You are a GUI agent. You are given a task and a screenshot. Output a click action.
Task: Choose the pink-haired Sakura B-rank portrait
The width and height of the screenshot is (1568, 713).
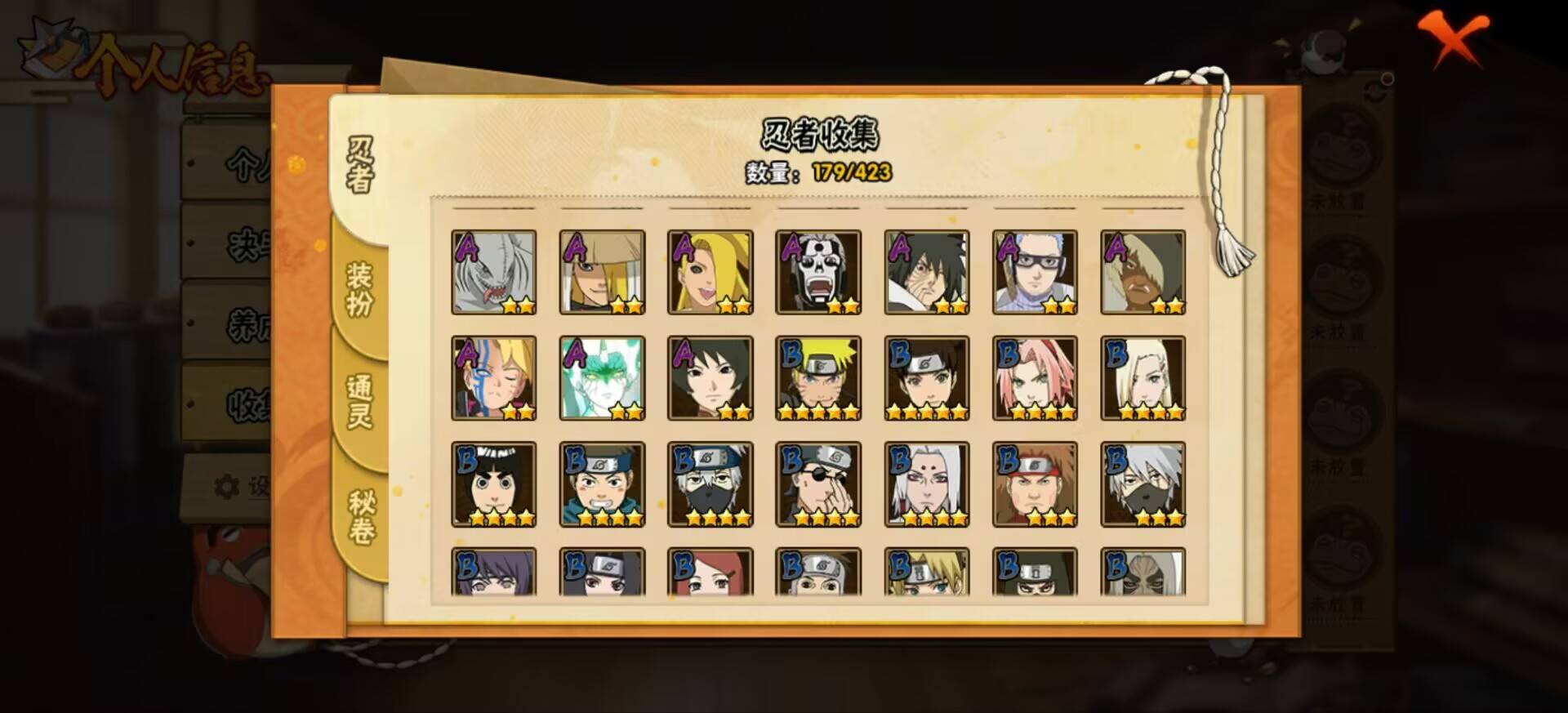point(1035,379)
